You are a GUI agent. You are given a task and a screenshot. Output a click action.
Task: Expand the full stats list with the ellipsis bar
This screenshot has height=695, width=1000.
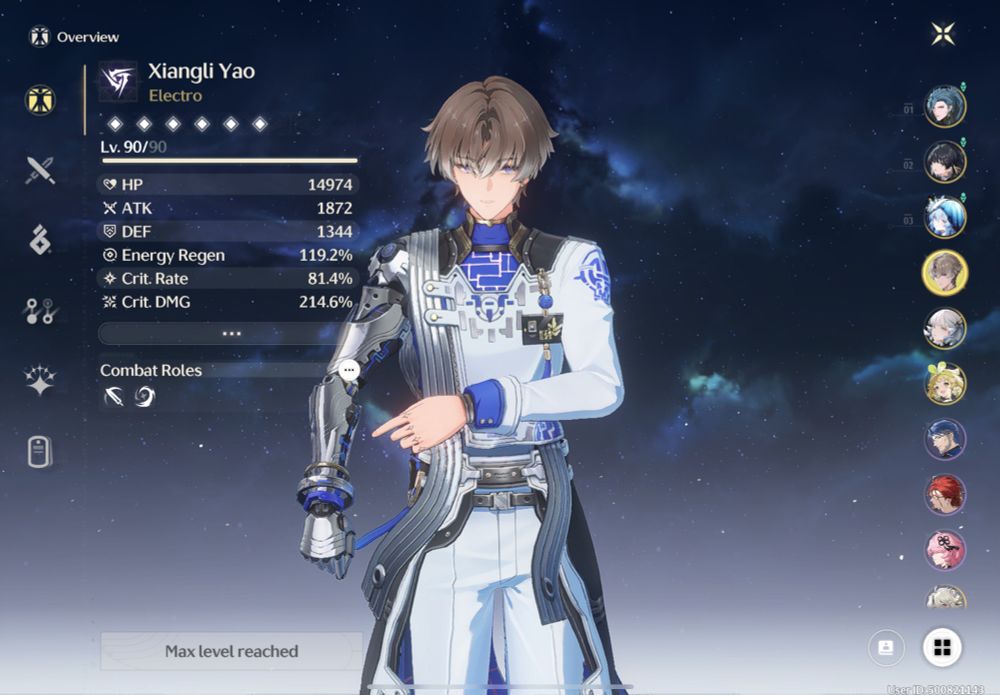229,333
